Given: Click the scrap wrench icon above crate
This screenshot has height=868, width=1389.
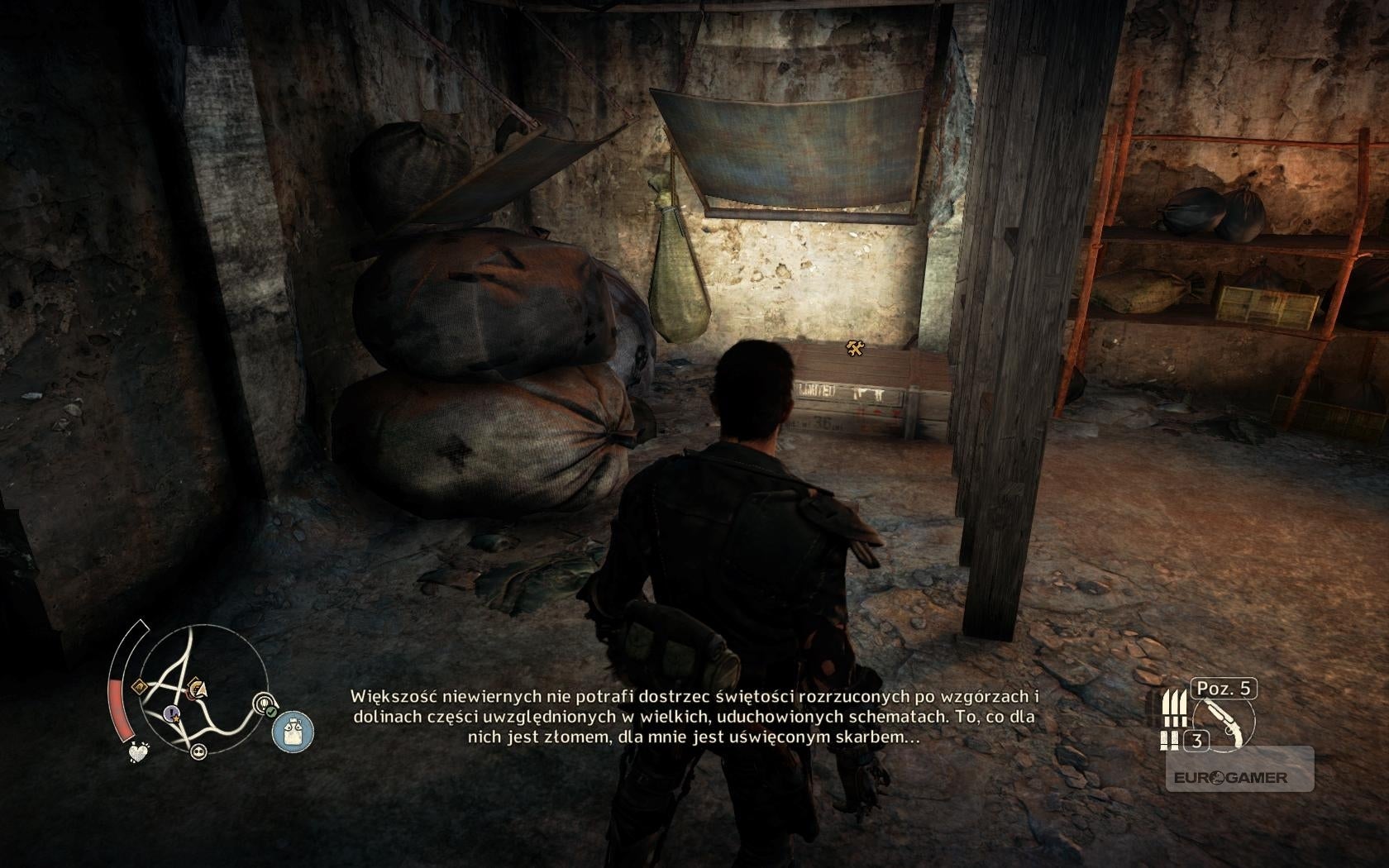Looking at the screenshot, I should pyautogui.click(x=855, y=350).
